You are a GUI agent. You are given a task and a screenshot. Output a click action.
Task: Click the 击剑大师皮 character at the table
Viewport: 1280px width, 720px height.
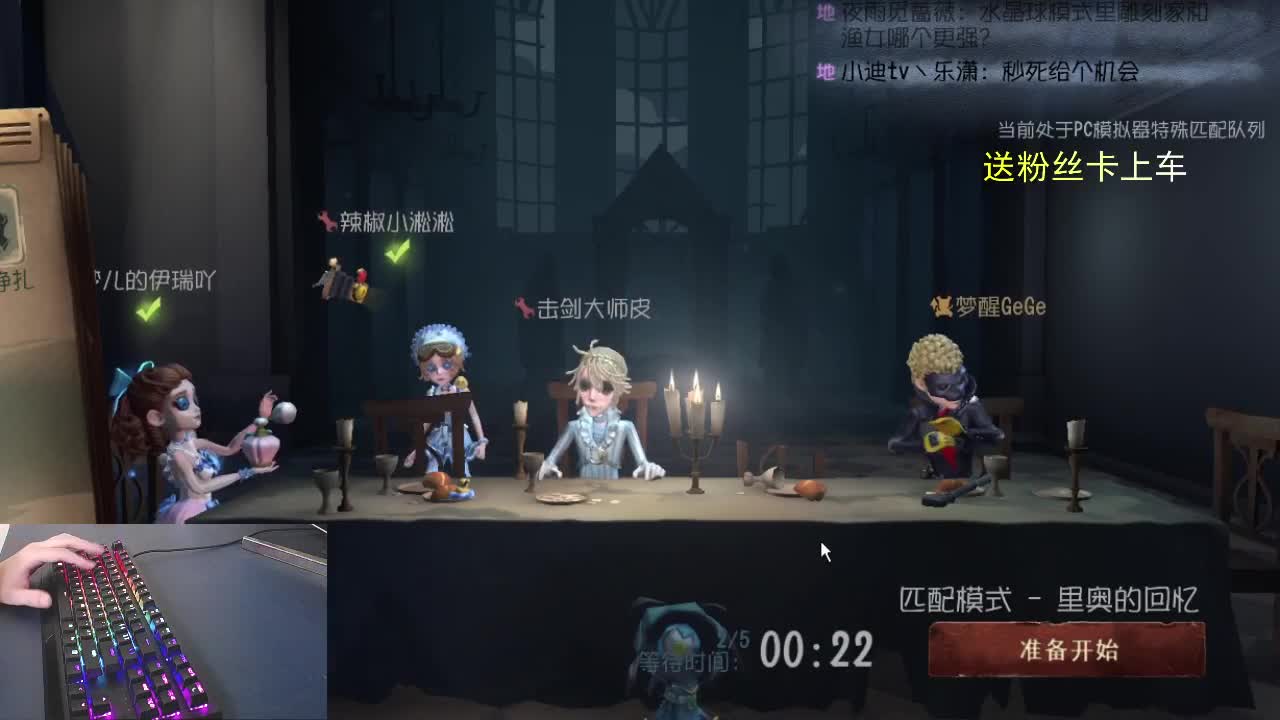600,420
